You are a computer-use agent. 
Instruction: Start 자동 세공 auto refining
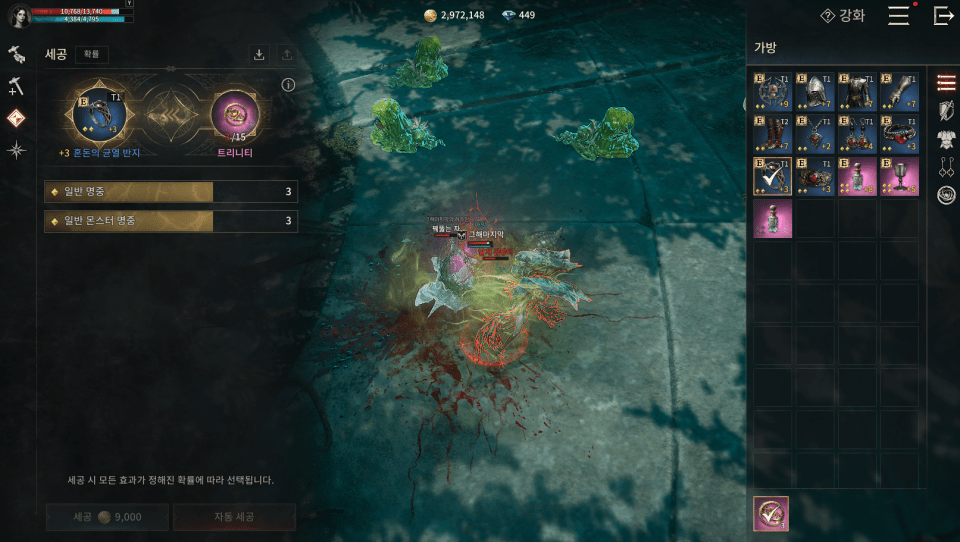234,517
